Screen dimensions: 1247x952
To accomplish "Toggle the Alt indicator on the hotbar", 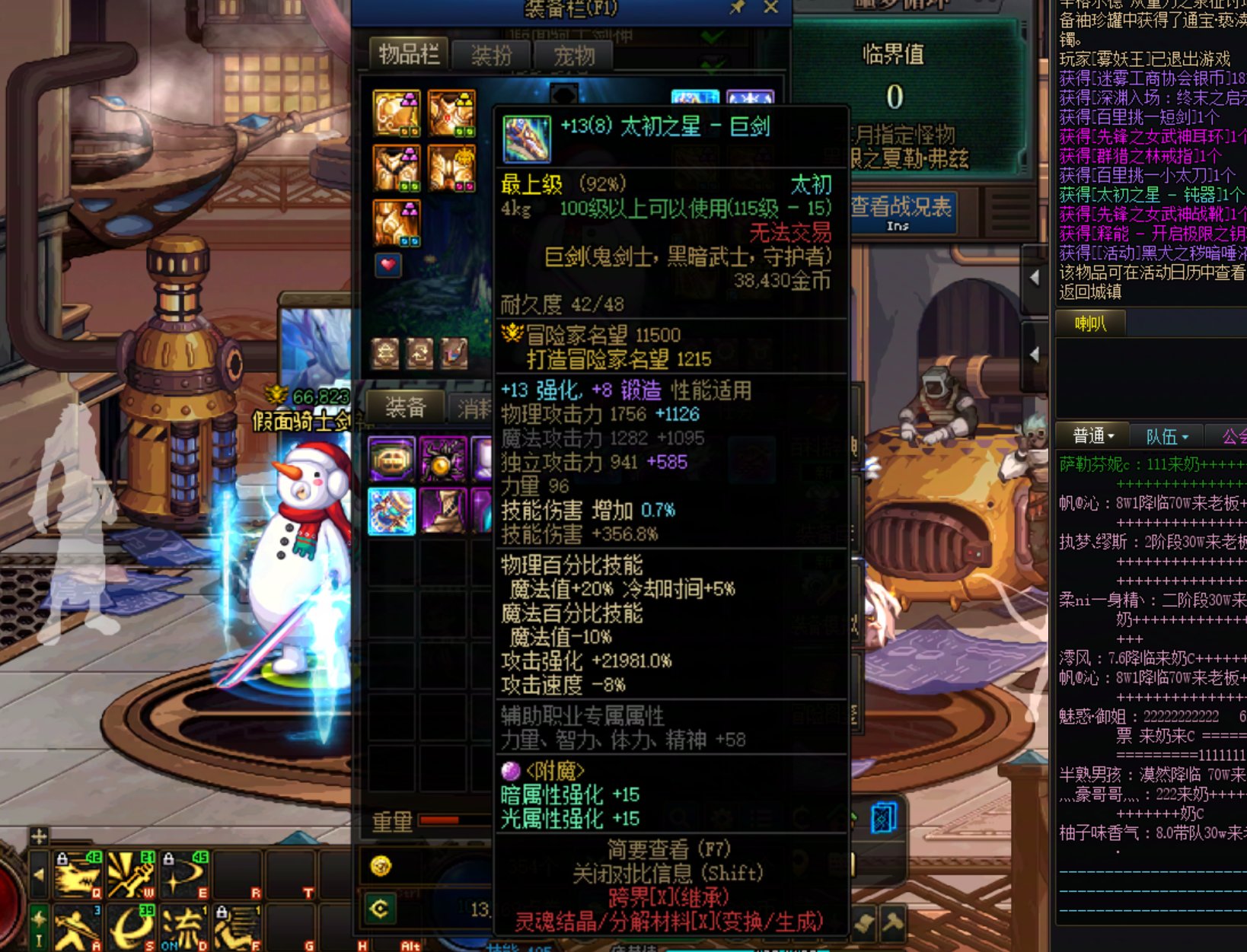I will pos(408,944).
